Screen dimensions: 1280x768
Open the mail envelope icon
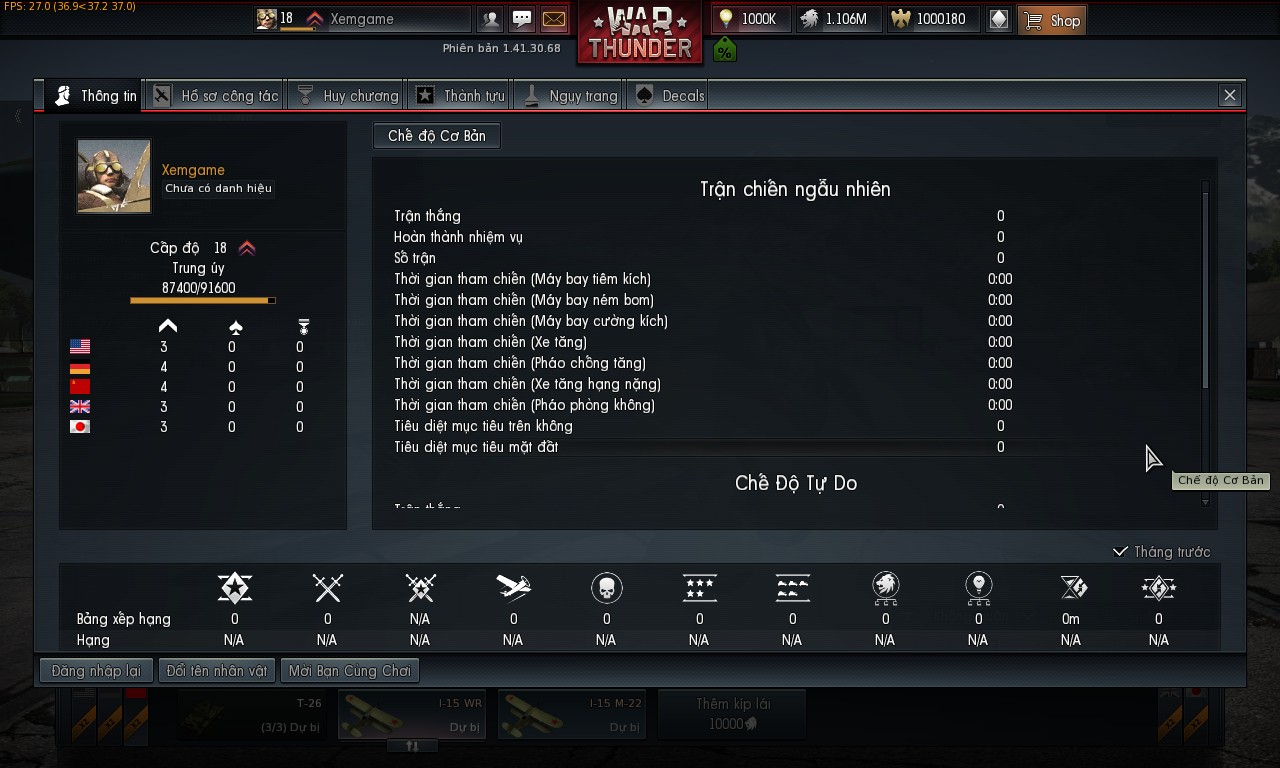pos(554,19)
